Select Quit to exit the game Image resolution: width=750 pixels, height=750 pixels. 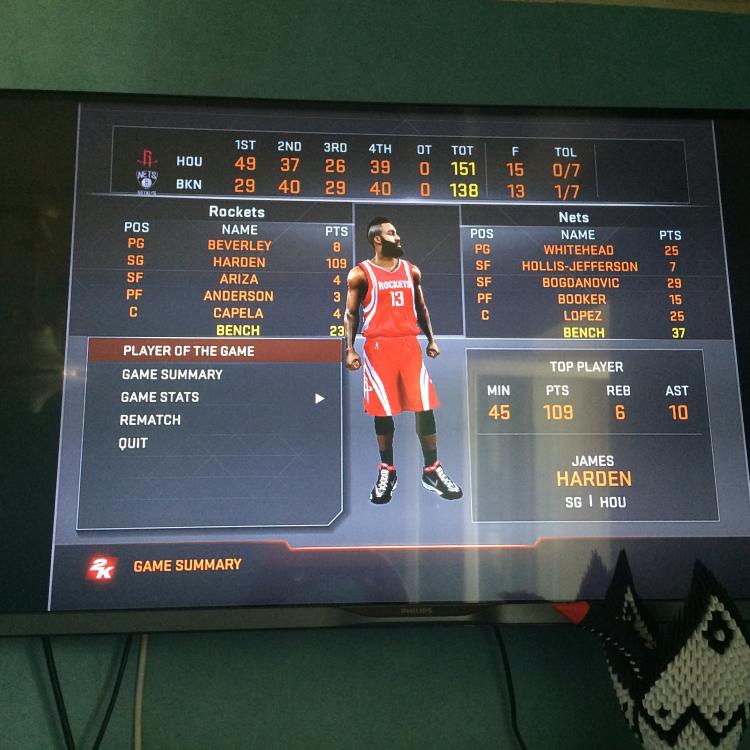[133, 443]
